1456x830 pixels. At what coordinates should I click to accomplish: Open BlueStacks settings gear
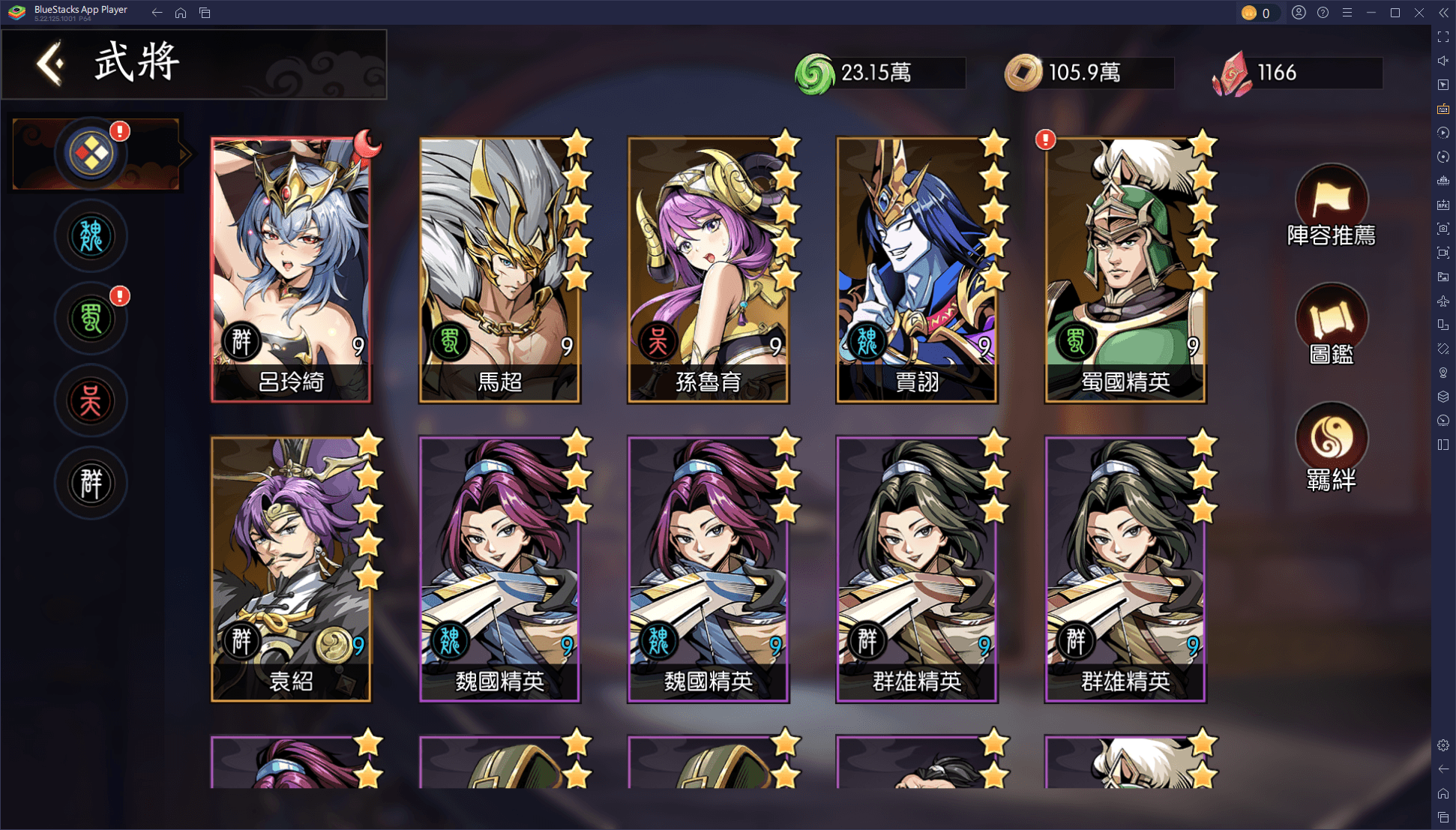tap(1443, 745)
